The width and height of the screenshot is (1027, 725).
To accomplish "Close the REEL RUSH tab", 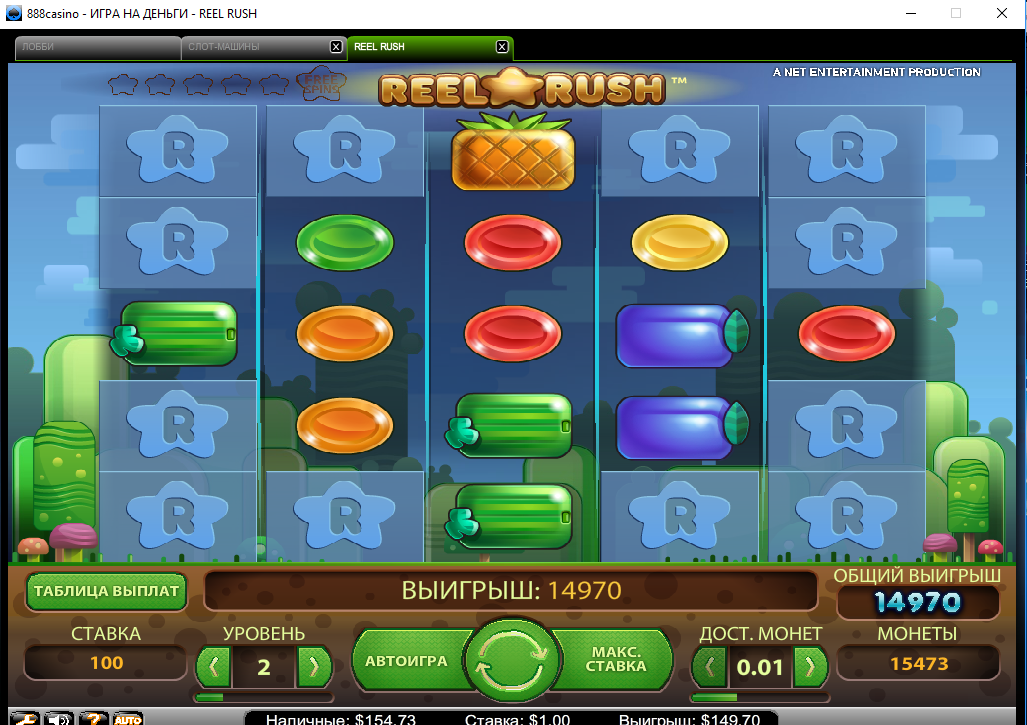I will (502, 47).
